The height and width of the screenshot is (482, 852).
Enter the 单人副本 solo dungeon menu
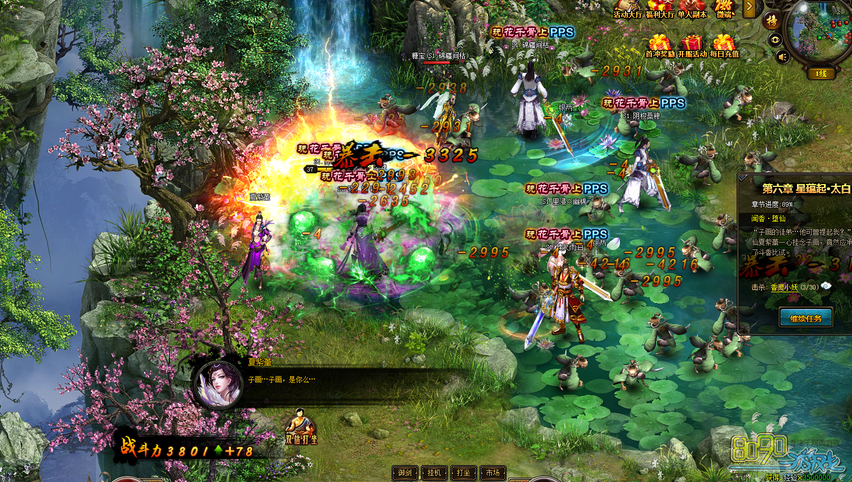(x=692, y=9)
